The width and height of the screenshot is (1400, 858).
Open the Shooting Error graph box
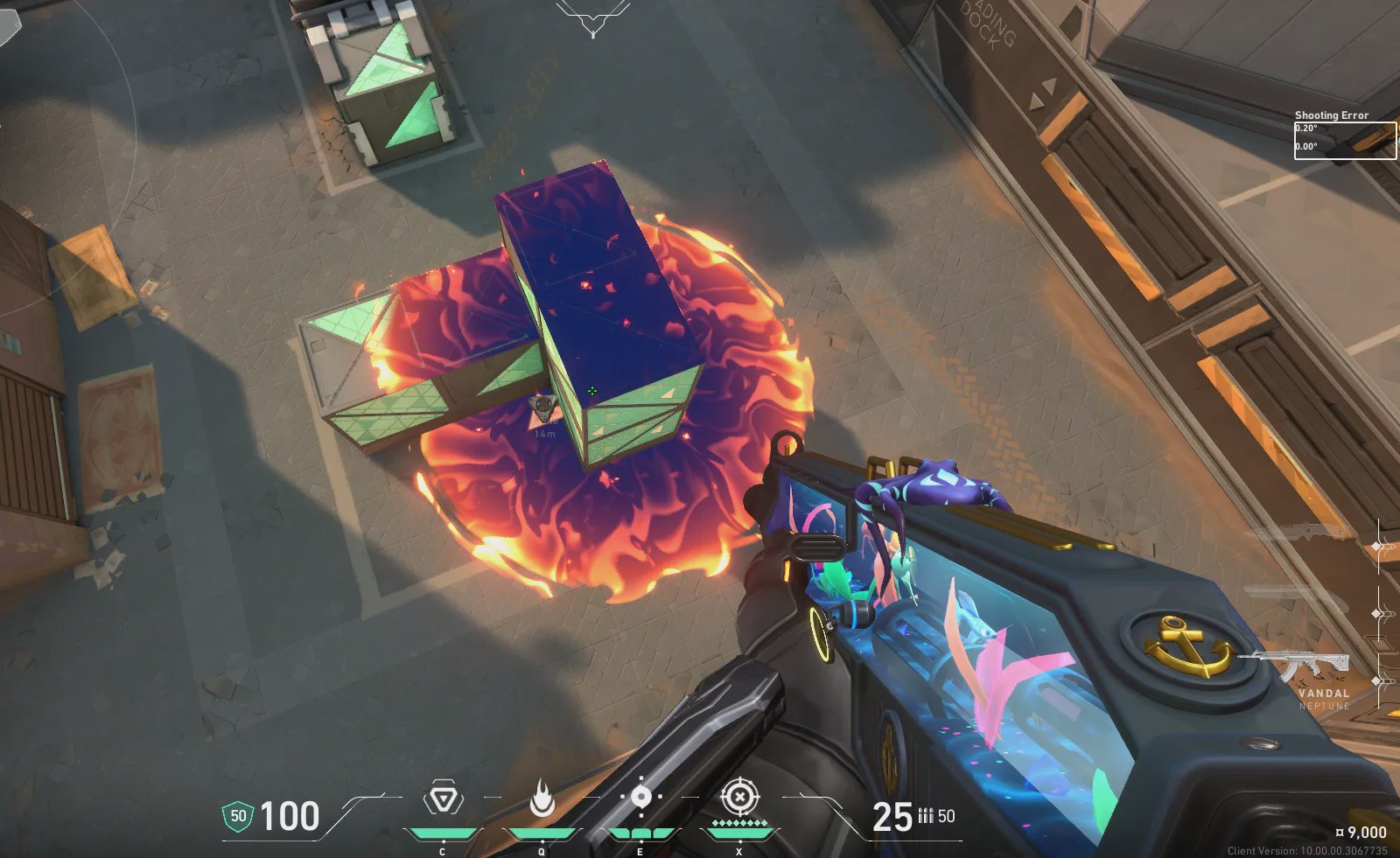[1345, 140]
